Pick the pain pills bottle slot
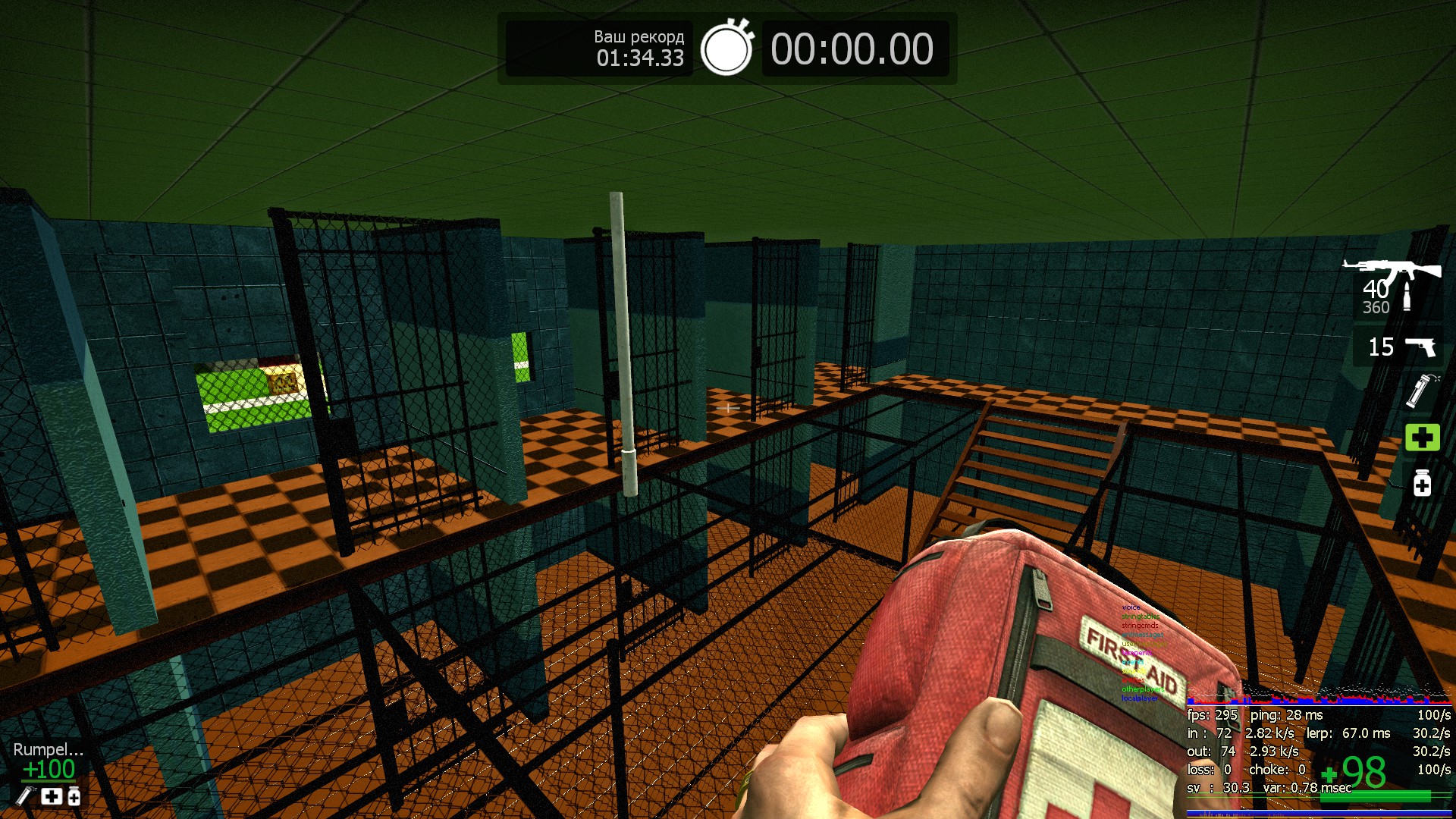The width and height of the screenshot is (1456, 819). 1422,483
